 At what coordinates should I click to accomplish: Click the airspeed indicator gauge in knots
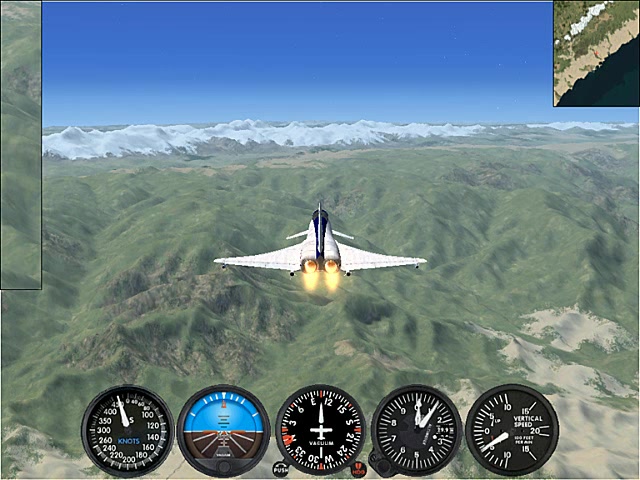pos(127,431)
